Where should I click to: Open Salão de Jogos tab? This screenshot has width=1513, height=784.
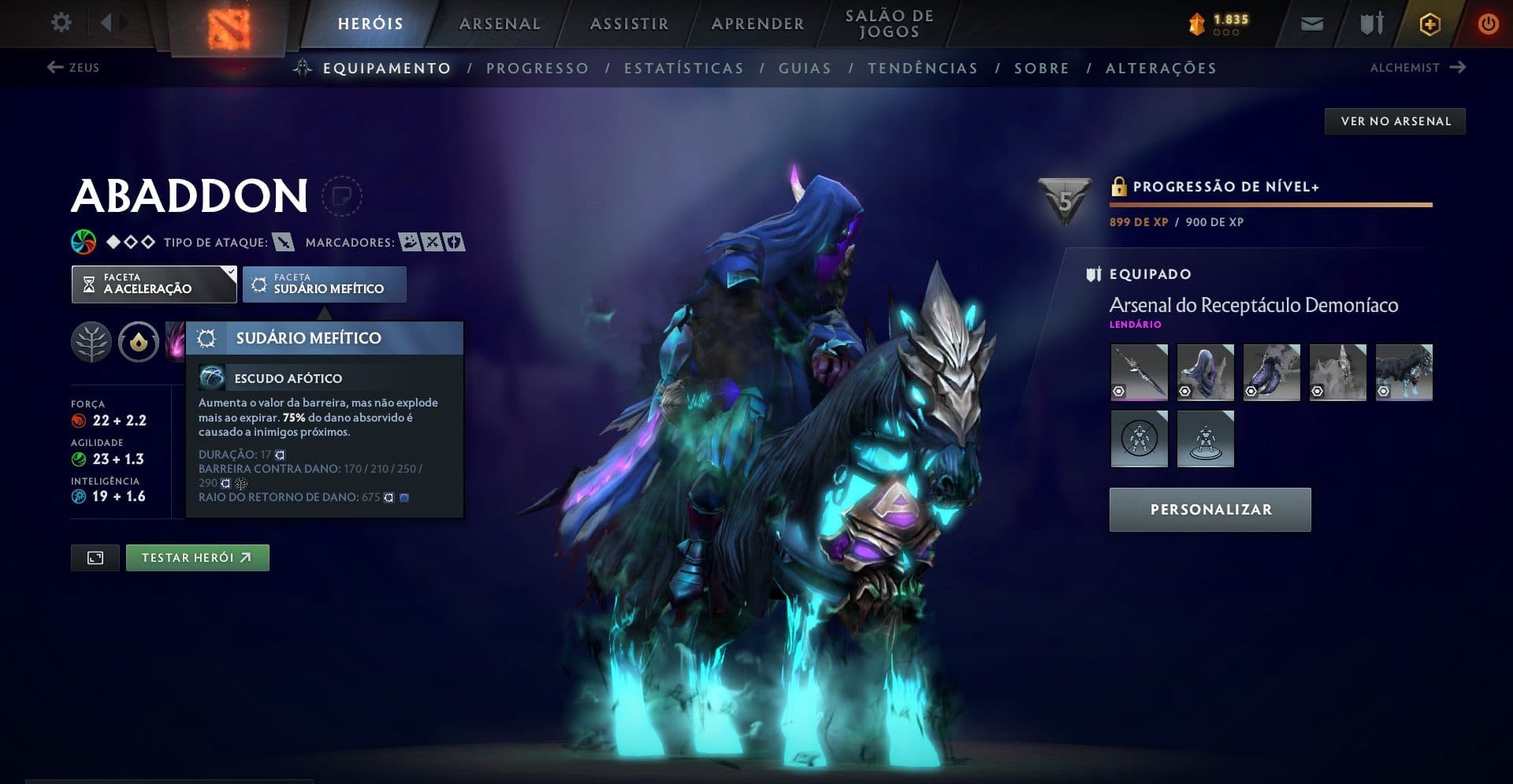coord(889,24)
